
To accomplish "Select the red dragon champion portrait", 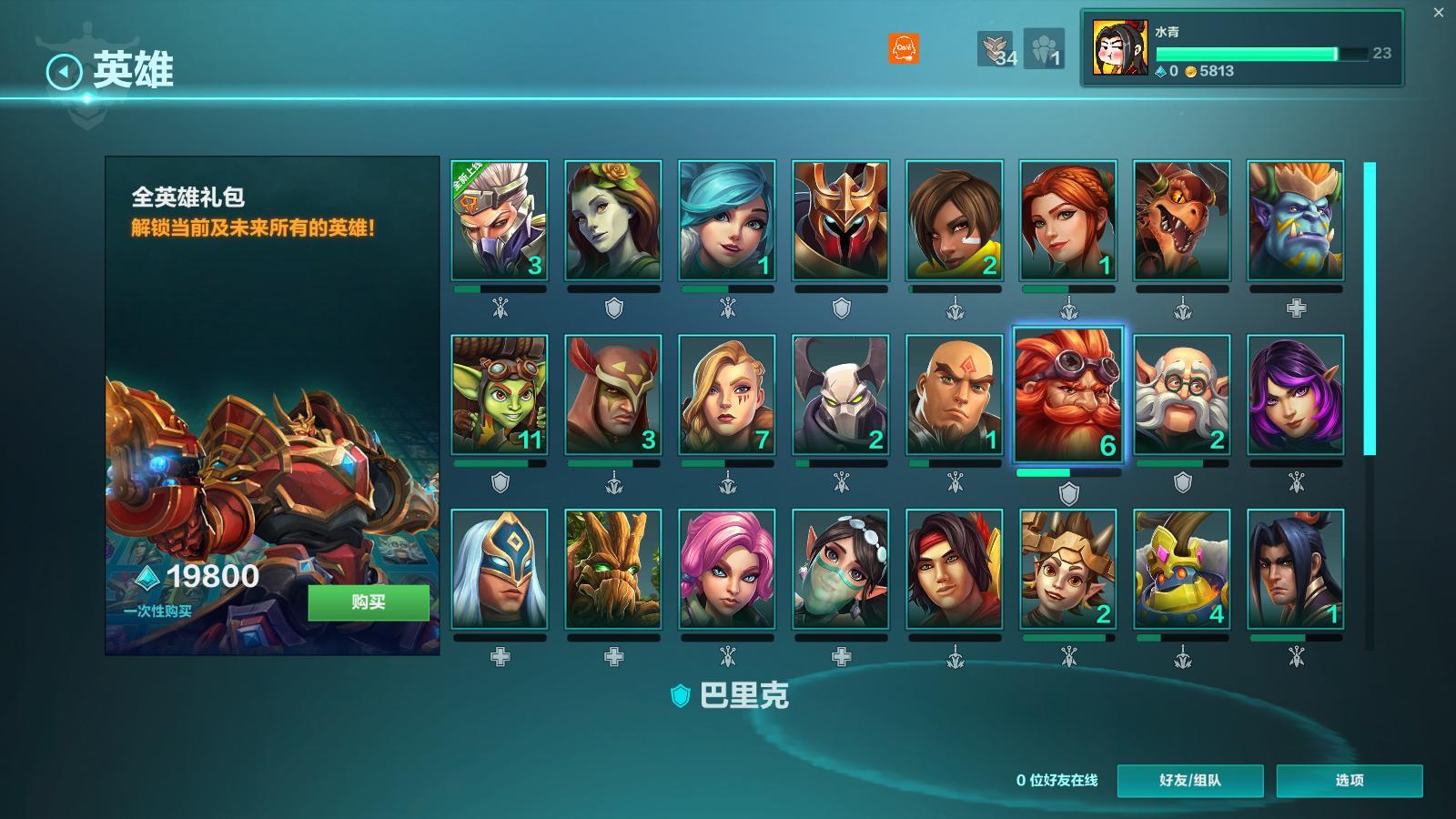I will point(1181,220).
